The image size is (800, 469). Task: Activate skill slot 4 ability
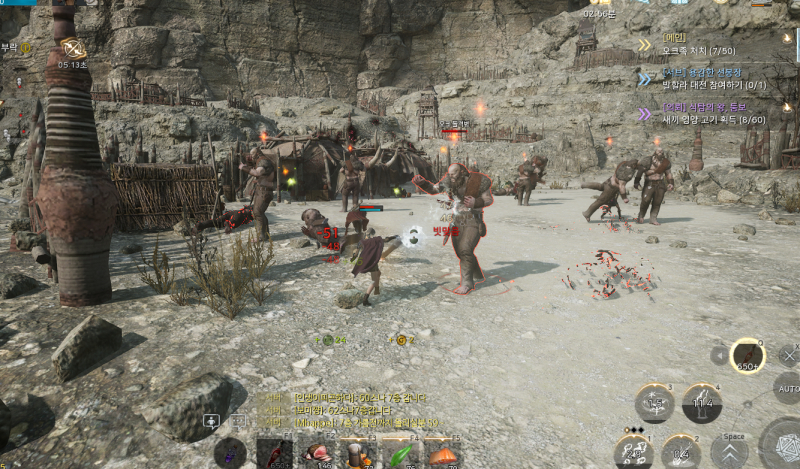coord(702,403)
